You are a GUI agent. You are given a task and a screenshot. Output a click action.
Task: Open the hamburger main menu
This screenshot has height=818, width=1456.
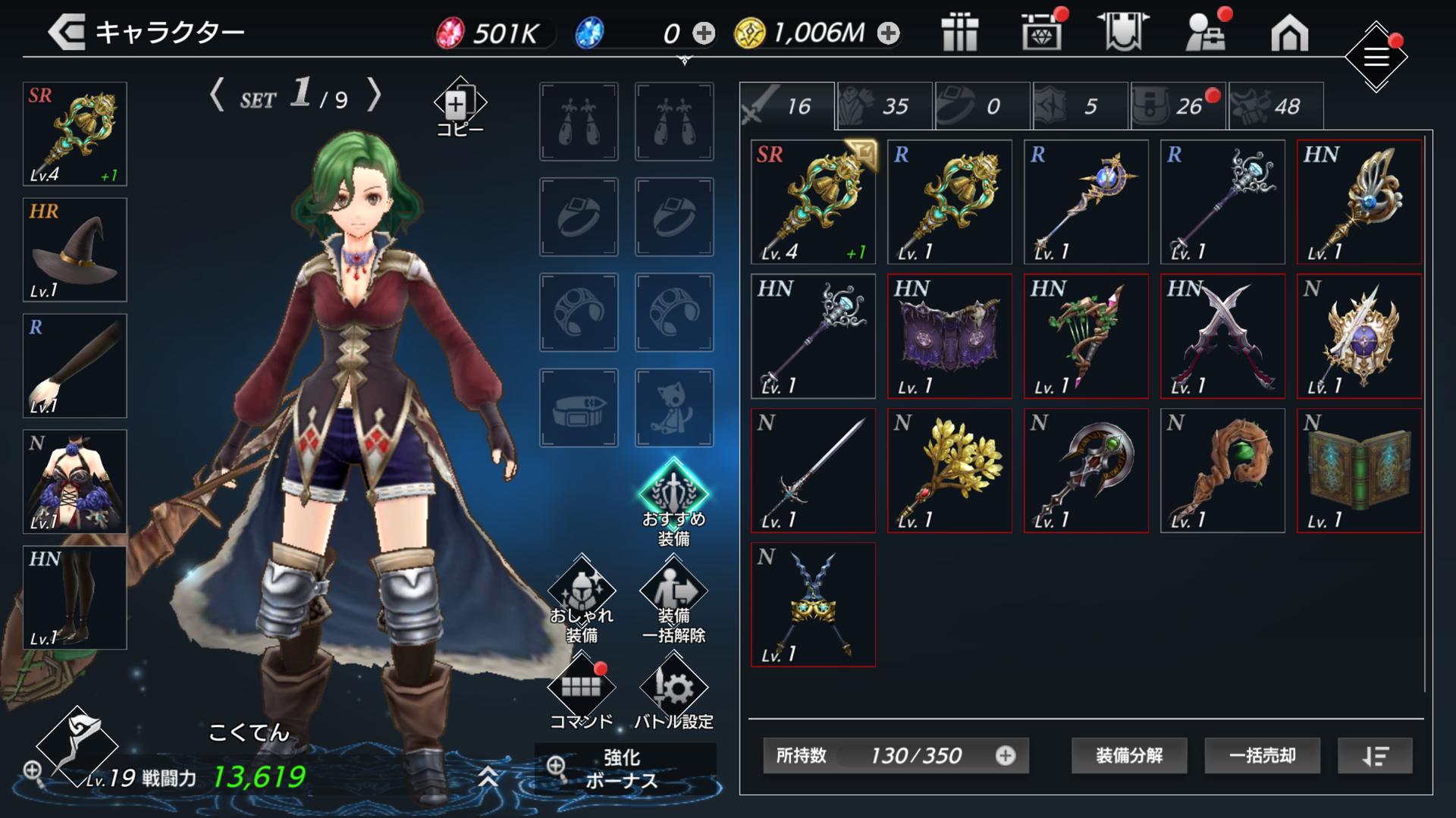(1376, 58)
